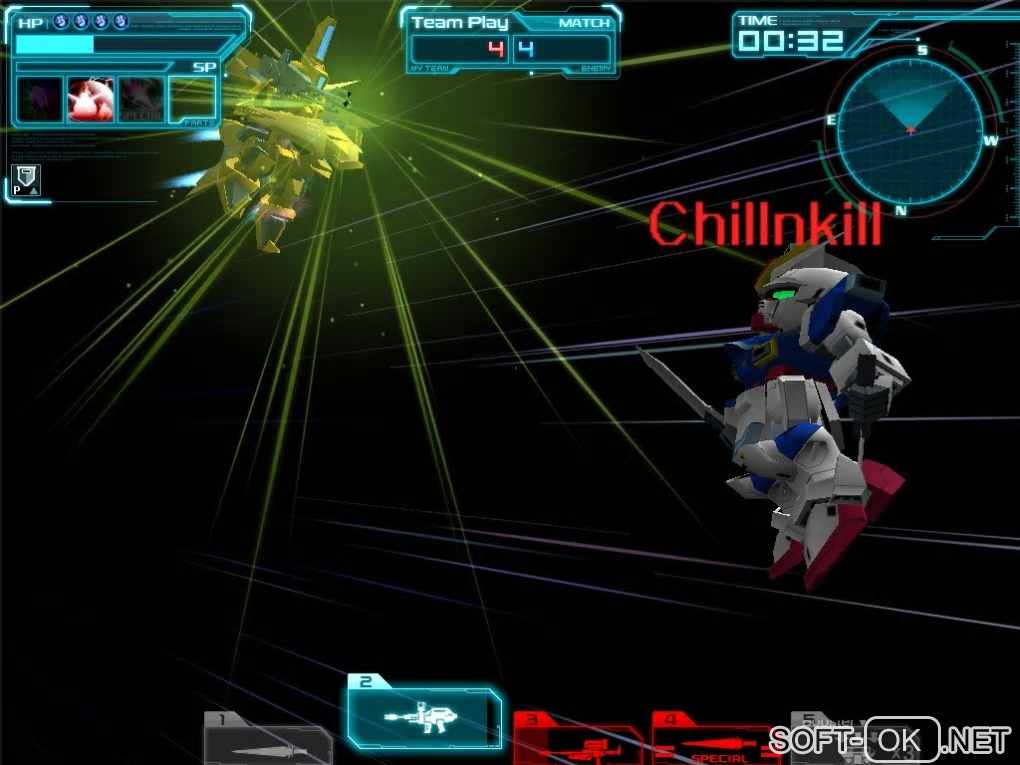1020x765 pixels.
Task: Activate the red SPECIAL weapon slot 4
Action: tap(717, 741)
